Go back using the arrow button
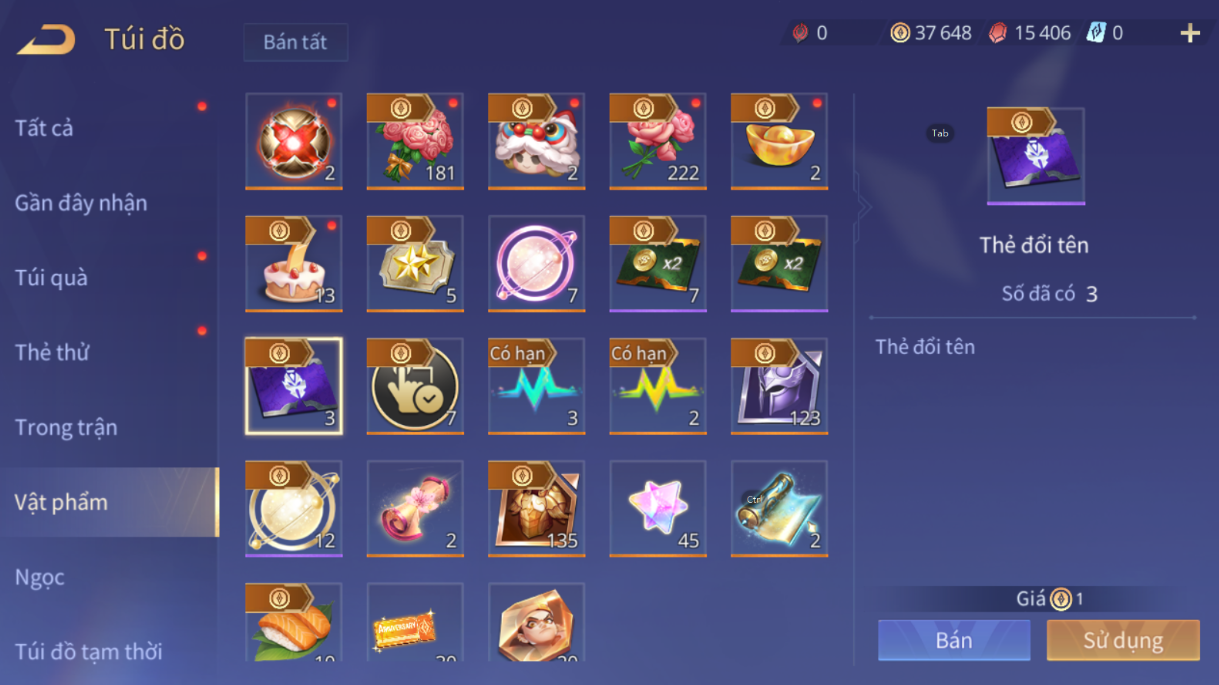This screenshot has width=1219, height=685. pyautogui.click(x=47, y=39)
